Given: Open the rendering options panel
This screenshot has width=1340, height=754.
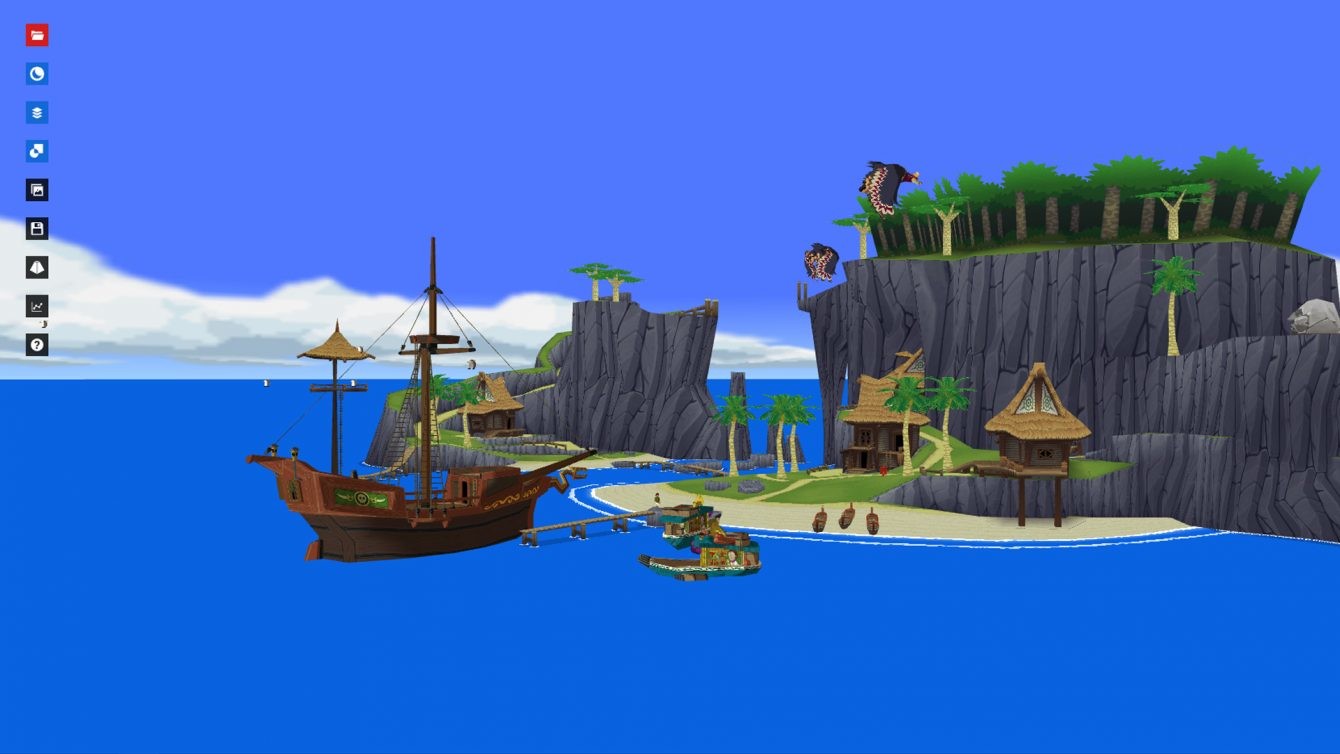Looking at the screenshot, I should 37,150.
